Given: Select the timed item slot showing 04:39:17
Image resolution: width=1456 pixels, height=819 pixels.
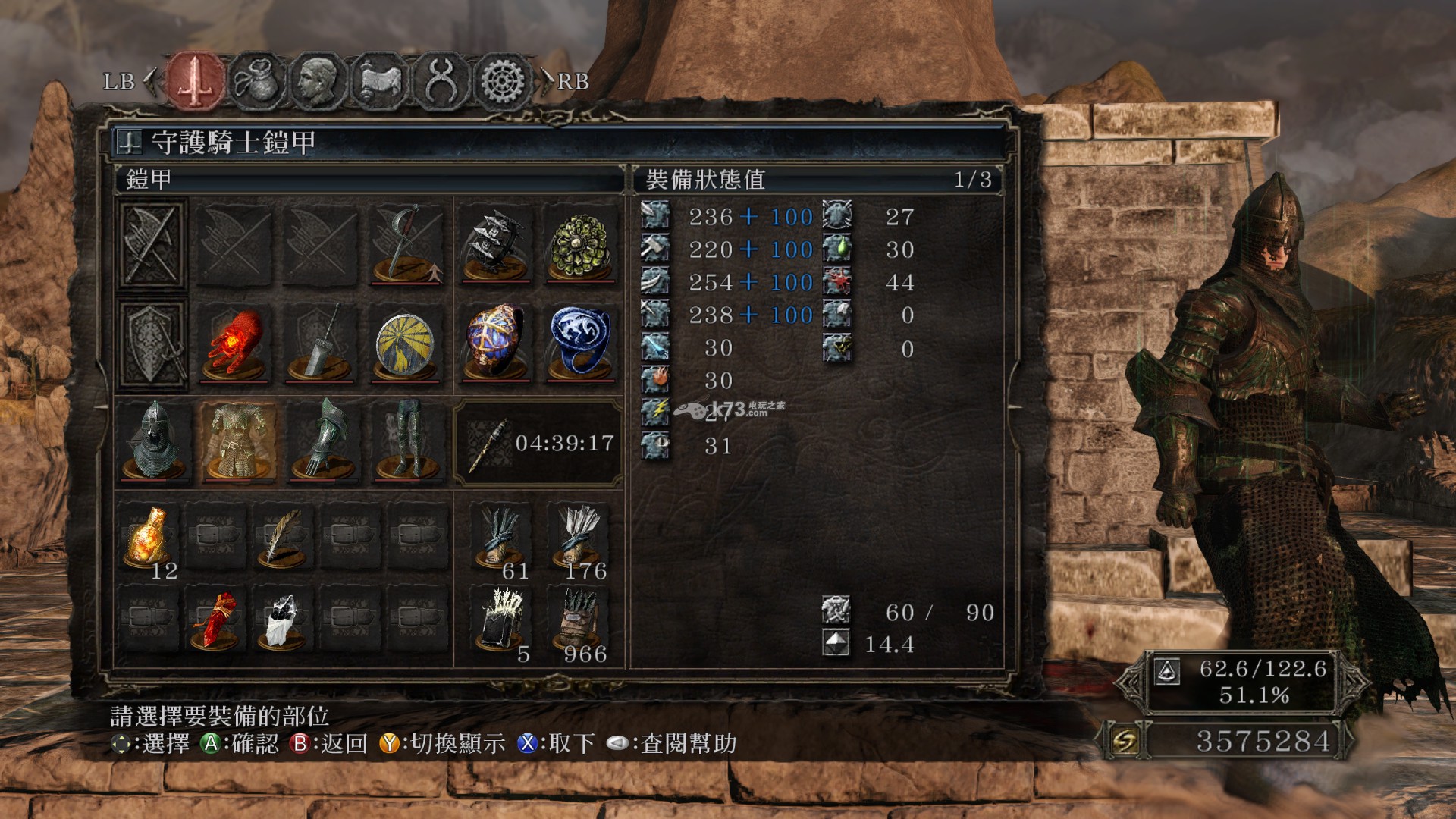Looking at the screenshot, I should coord(538,443).
